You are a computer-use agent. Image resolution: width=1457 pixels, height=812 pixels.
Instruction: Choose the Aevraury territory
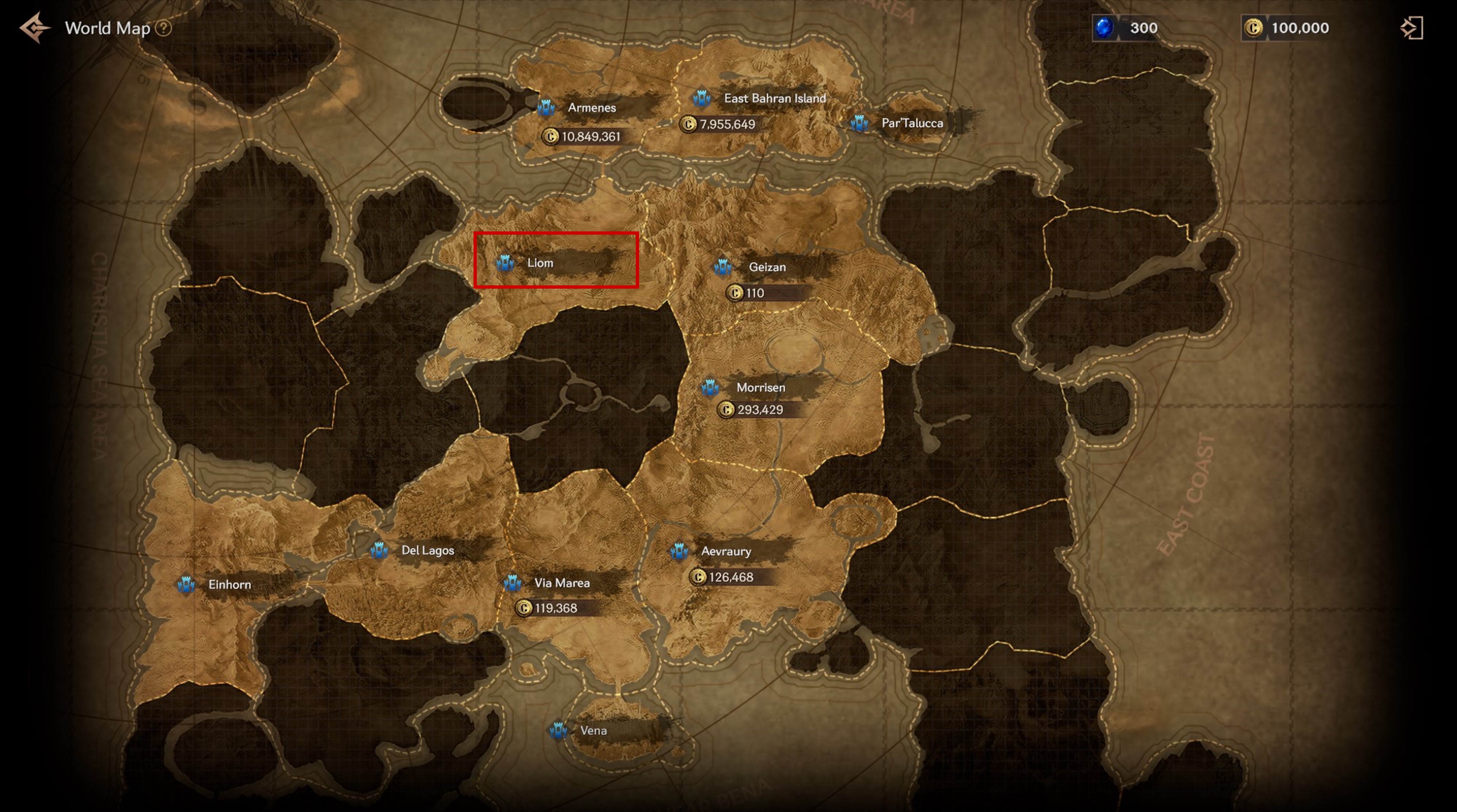pos(679,551)
